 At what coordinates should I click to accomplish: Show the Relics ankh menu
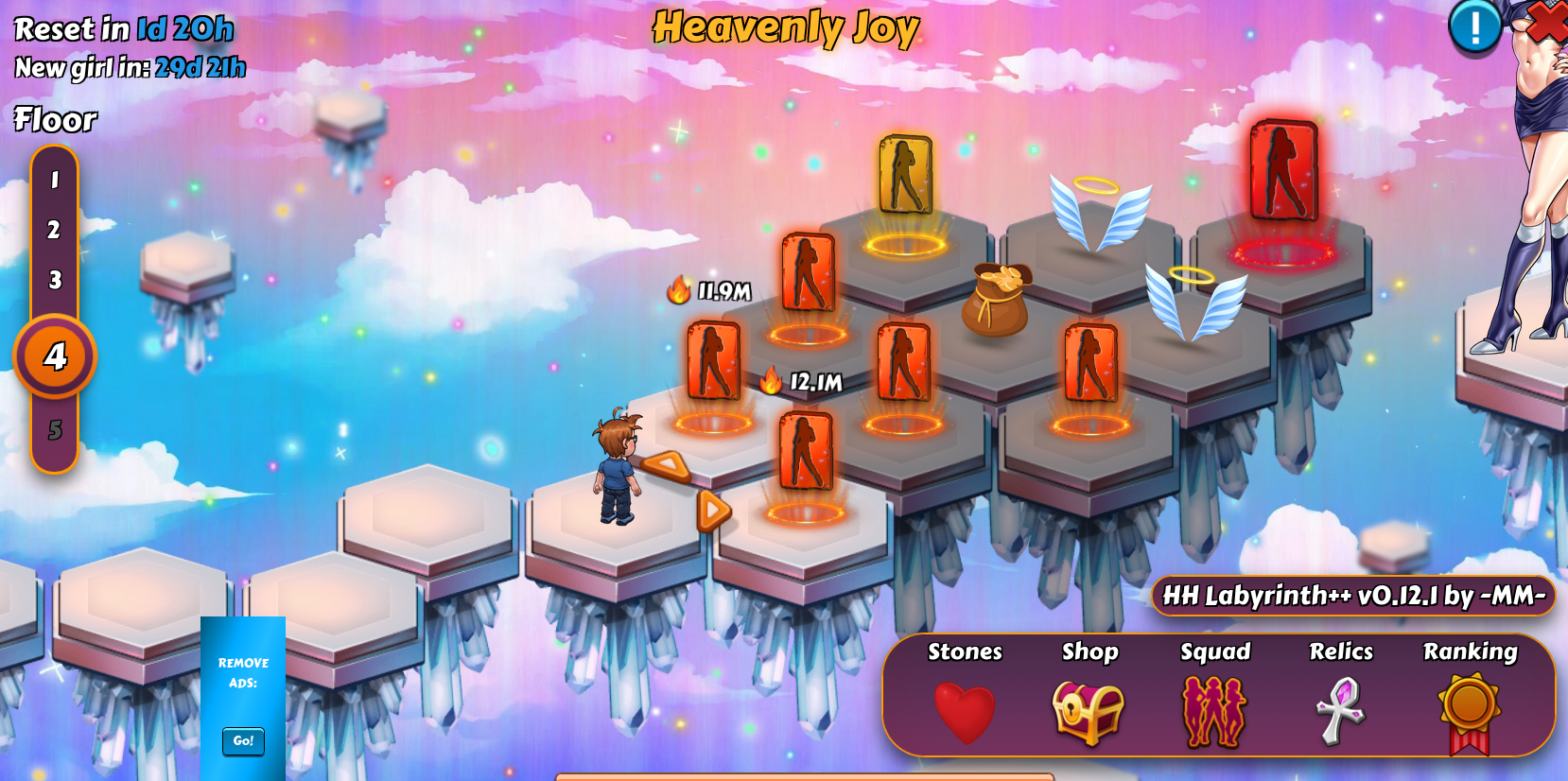tap(1340, 711)
